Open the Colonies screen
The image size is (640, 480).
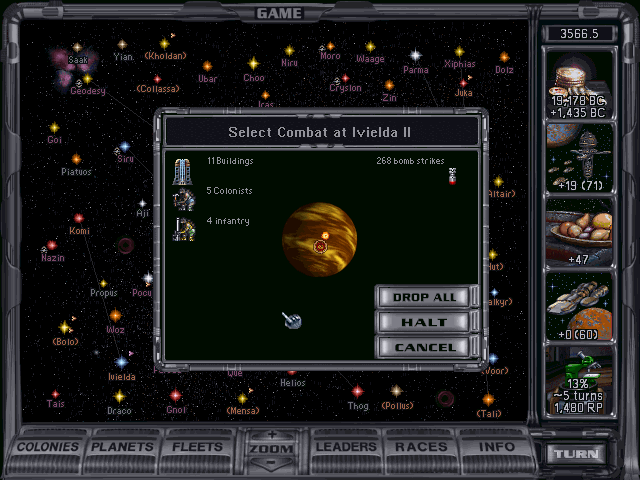[50, 447]
